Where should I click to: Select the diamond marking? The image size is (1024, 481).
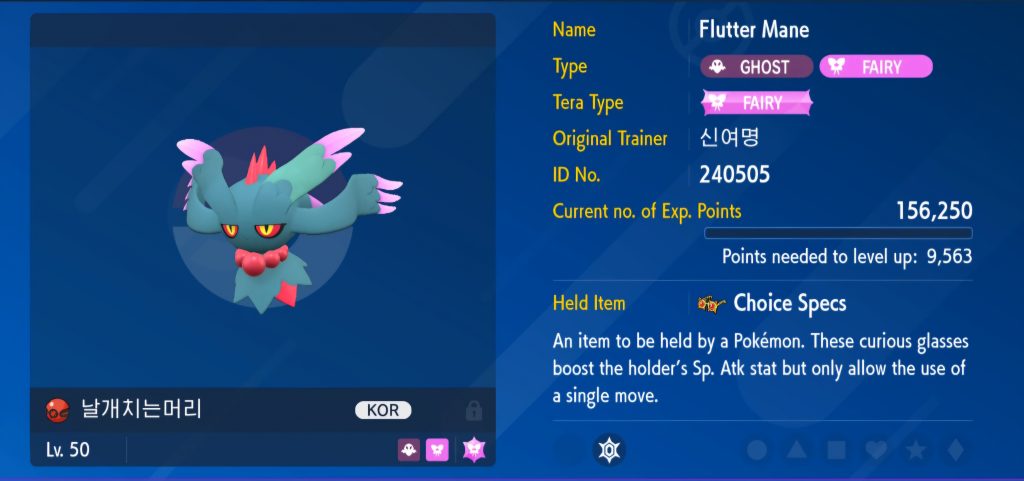click(x=954, y=450)
